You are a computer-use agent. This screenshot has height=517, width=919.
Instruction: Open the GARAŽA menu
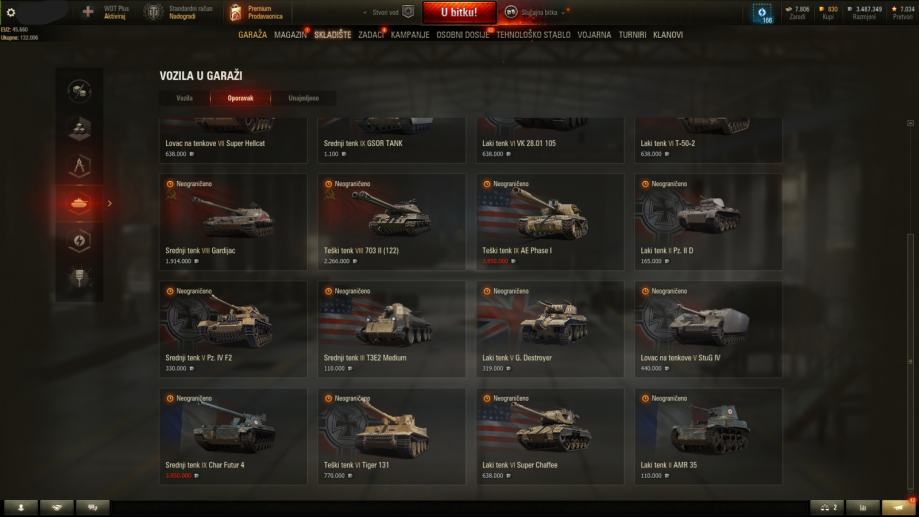coord(252,35)
